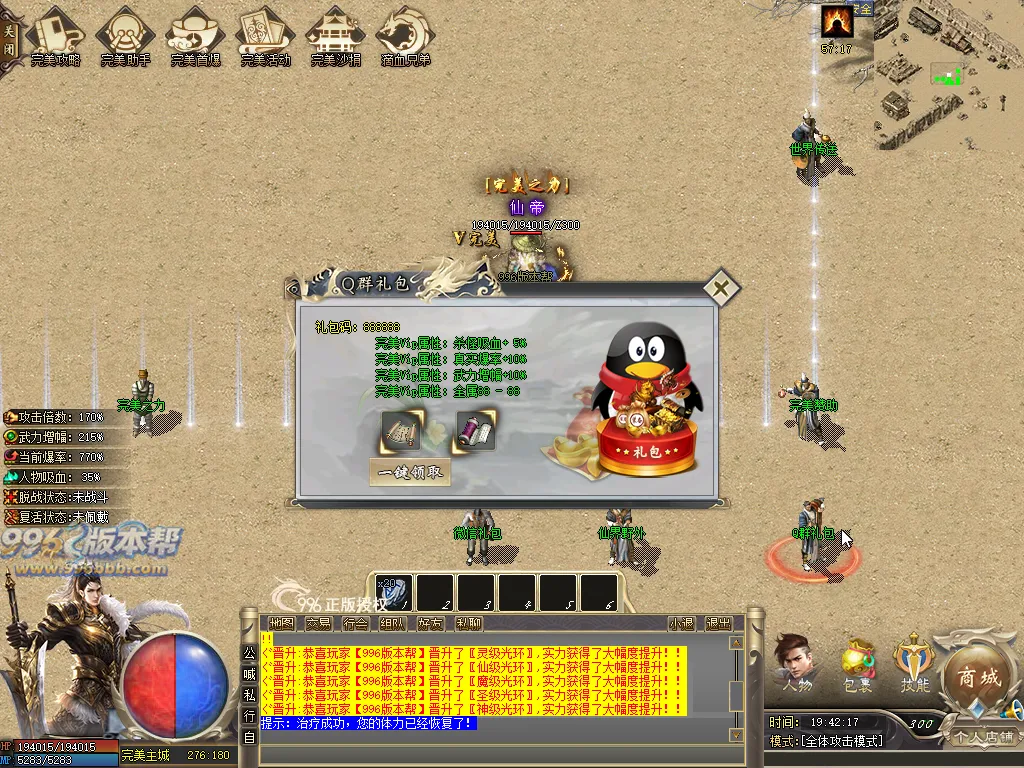
Task: Close the Q群礼包 gift window
Action: 720,290
